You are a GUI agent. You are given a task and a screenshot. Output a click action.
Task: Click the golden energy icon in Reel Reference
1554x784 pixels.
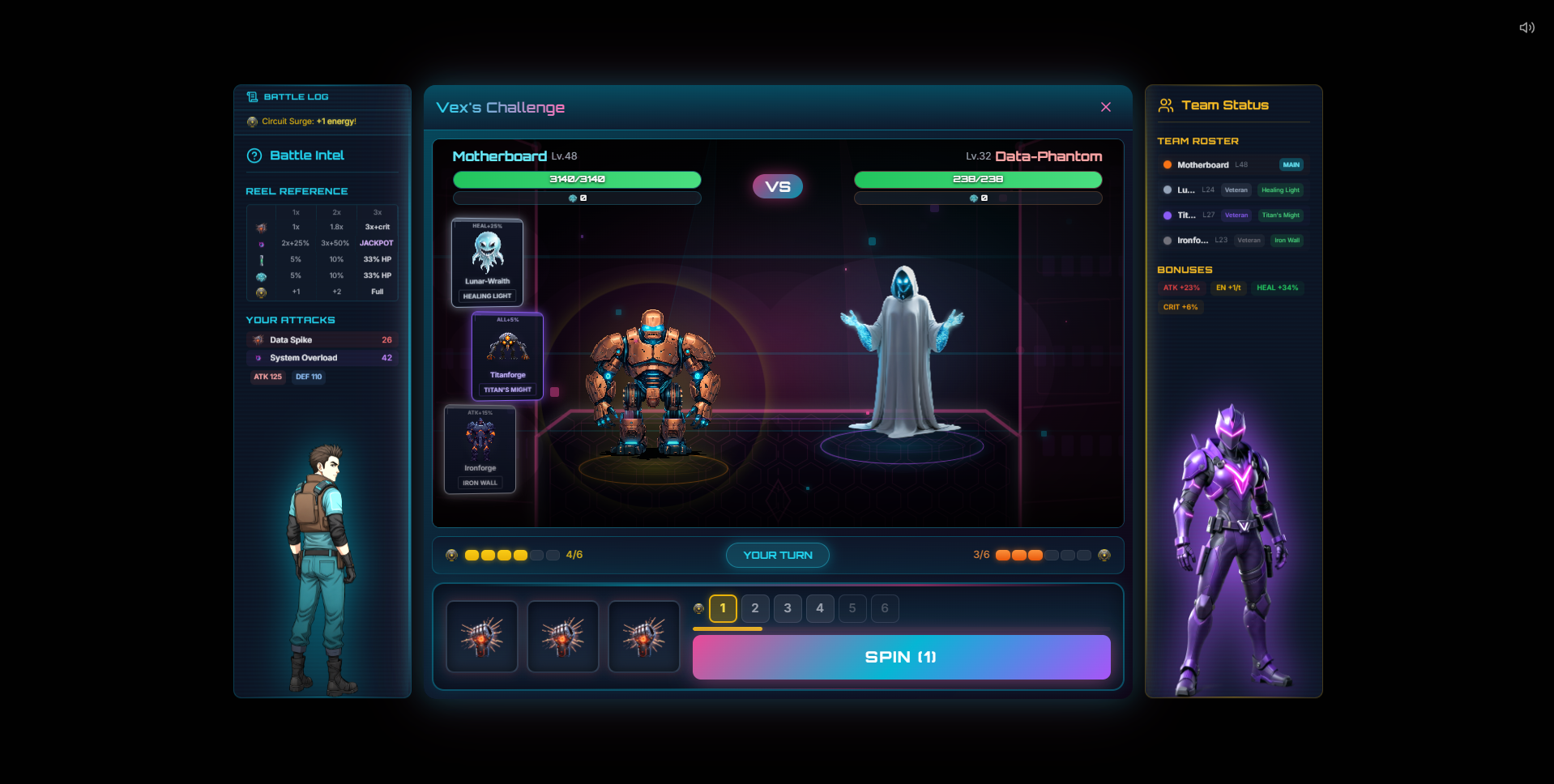click(261, 292)
